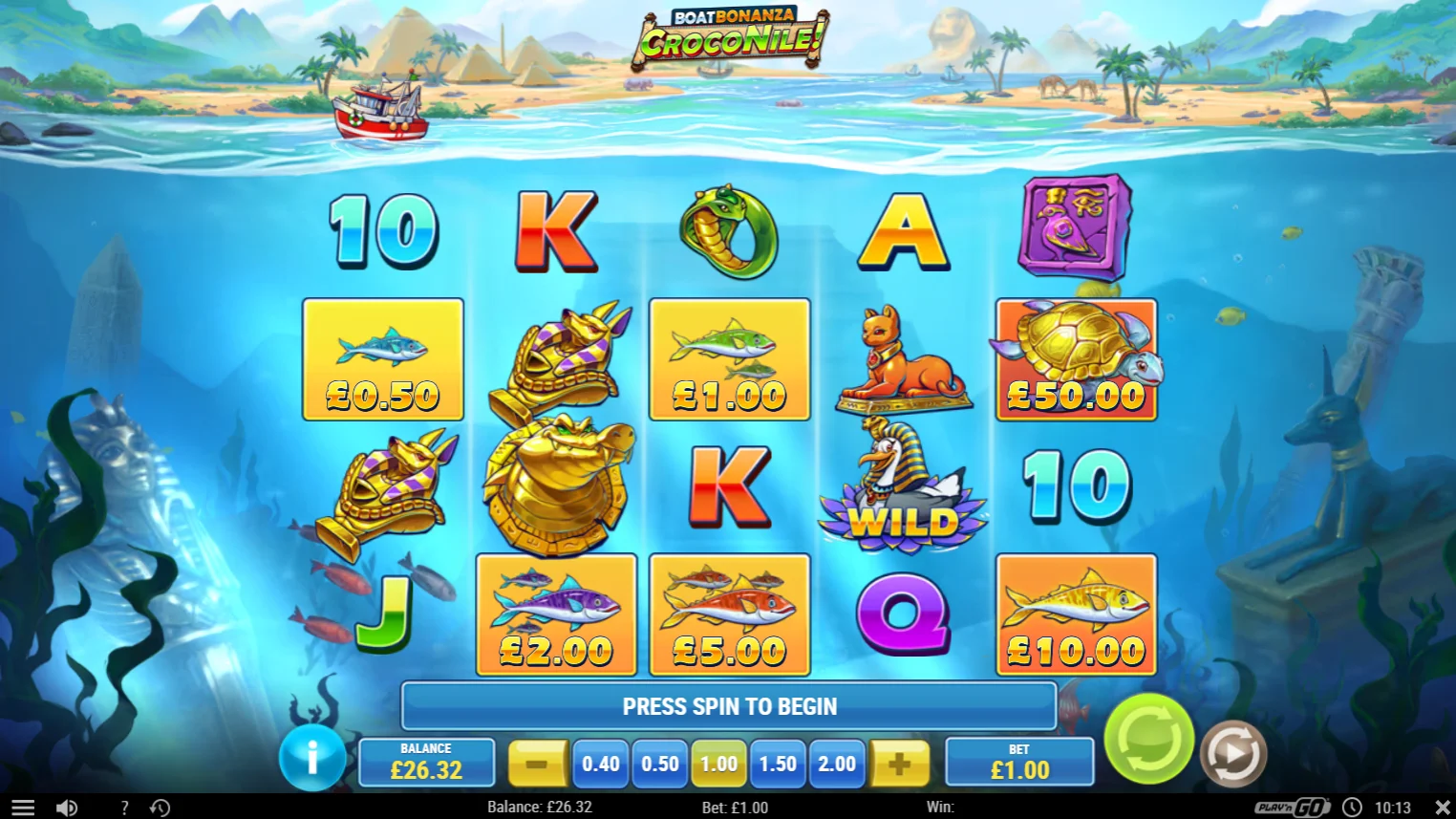Click the Win label in status bar
Screen dimensions: 1456x819
(x=938, y=807)
